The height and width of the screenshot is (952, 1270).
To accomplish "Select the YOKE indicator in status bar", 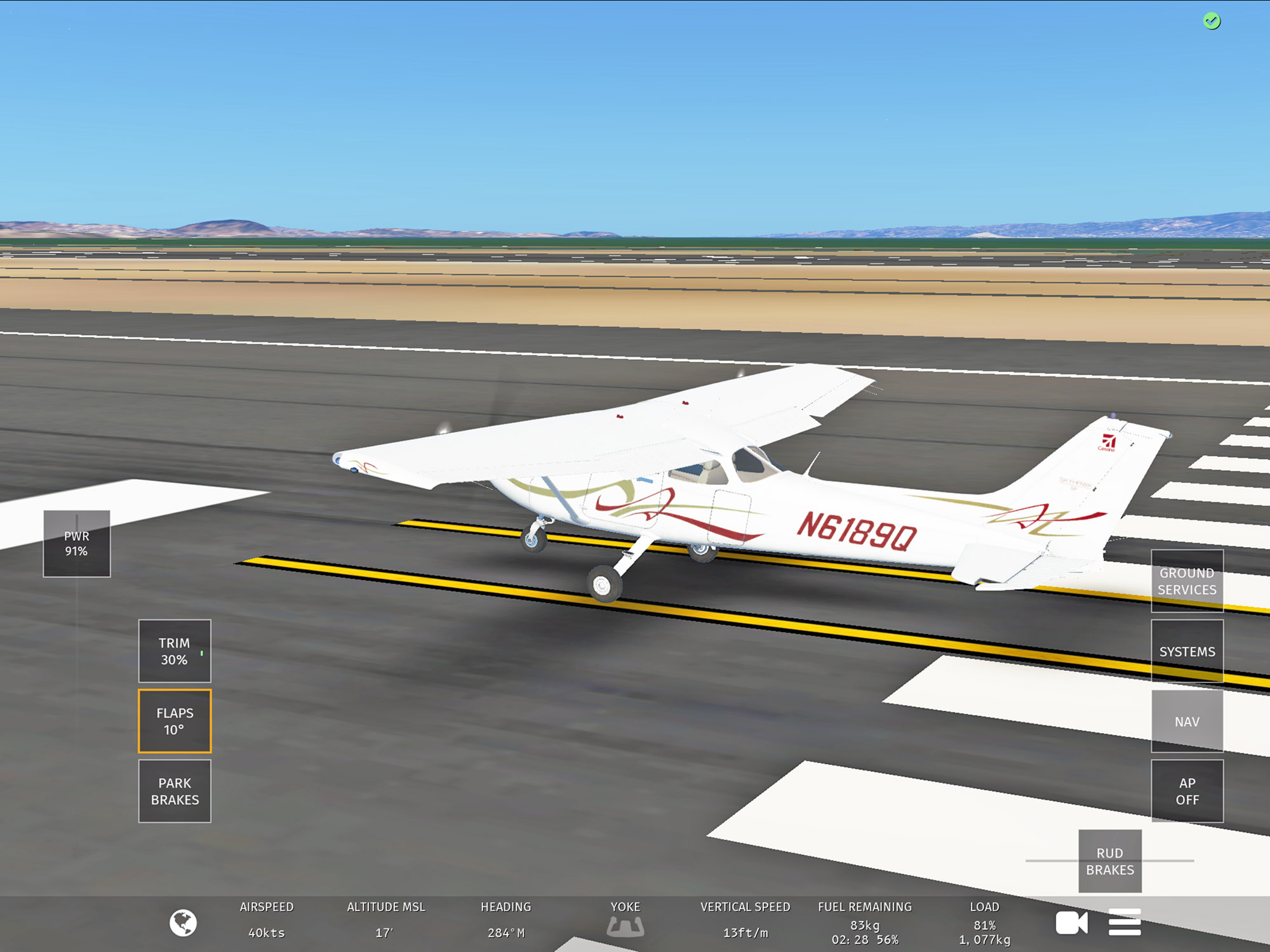I will pos(625,920).
